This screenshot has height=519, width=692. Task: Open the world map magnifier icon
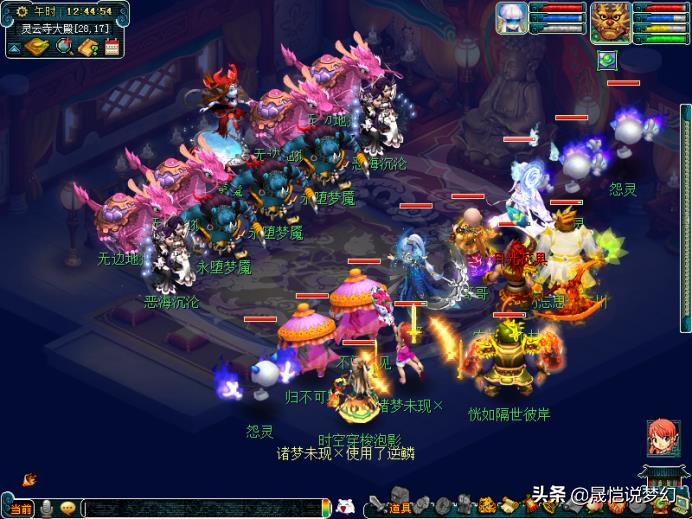(x=64, y=47)
